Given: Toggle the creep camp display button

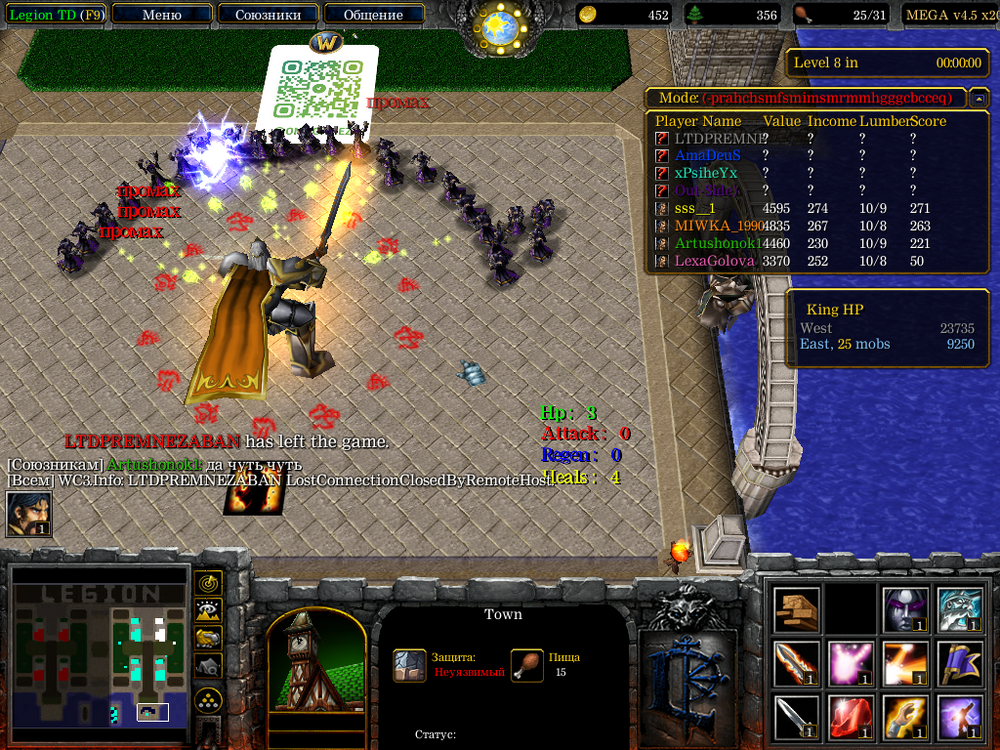Looking at the screenshot, I should (208, 666).
